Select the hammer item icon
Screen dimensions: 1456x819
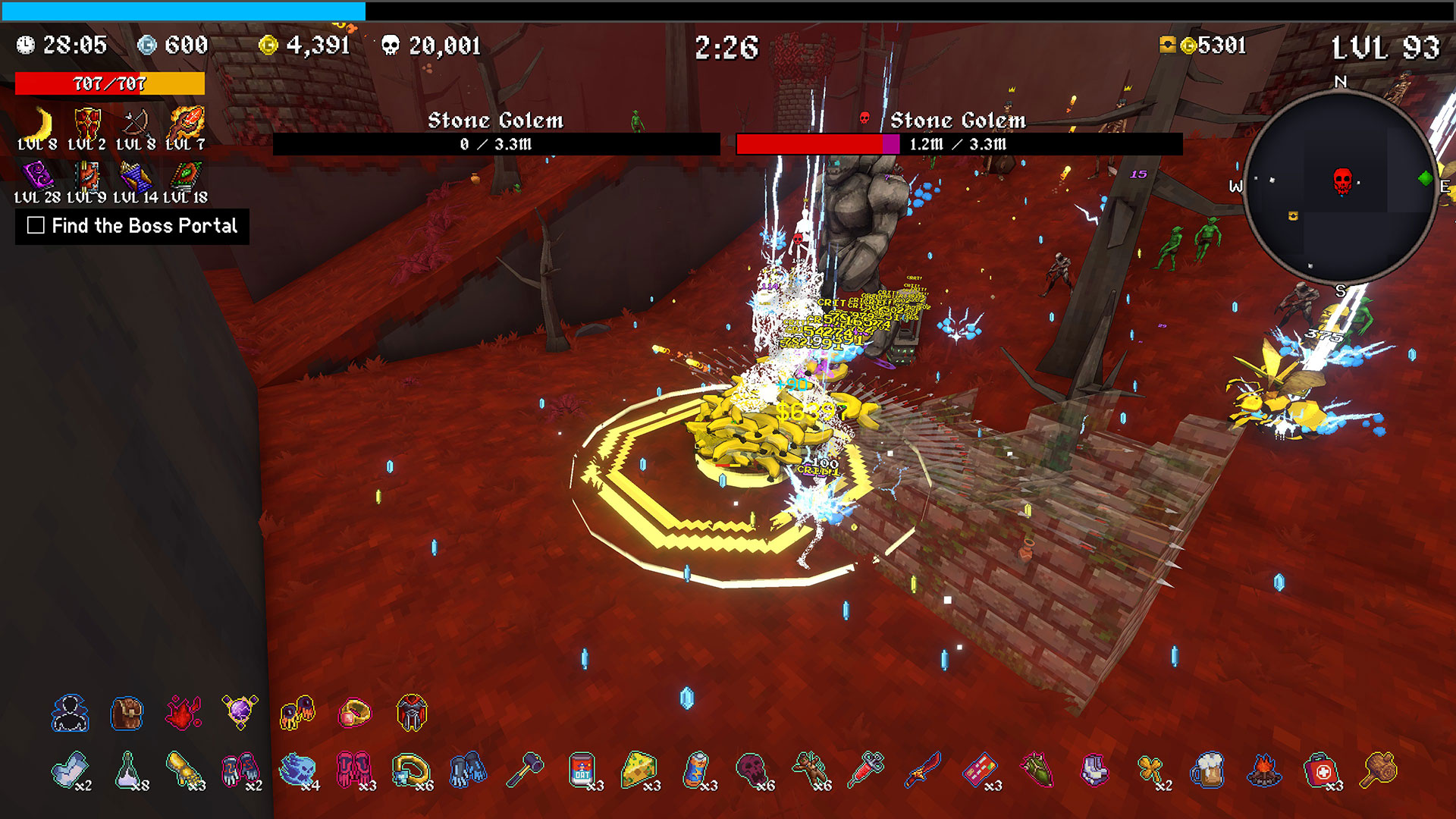click(525, 770)
